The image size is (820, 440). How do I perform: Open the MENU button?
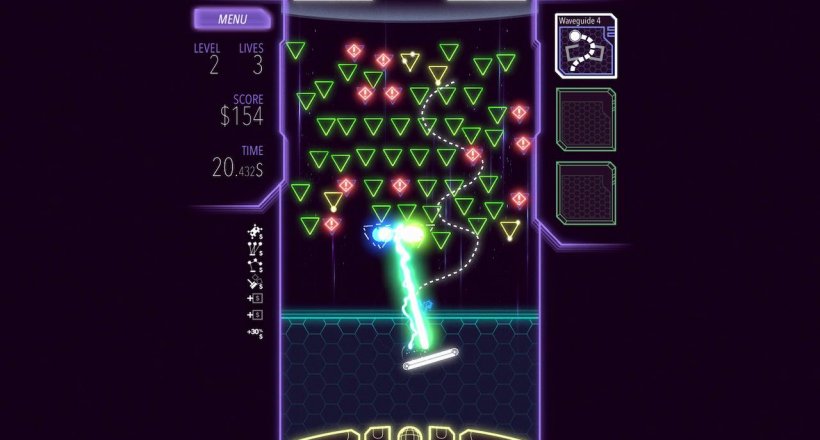coord(232,18)
